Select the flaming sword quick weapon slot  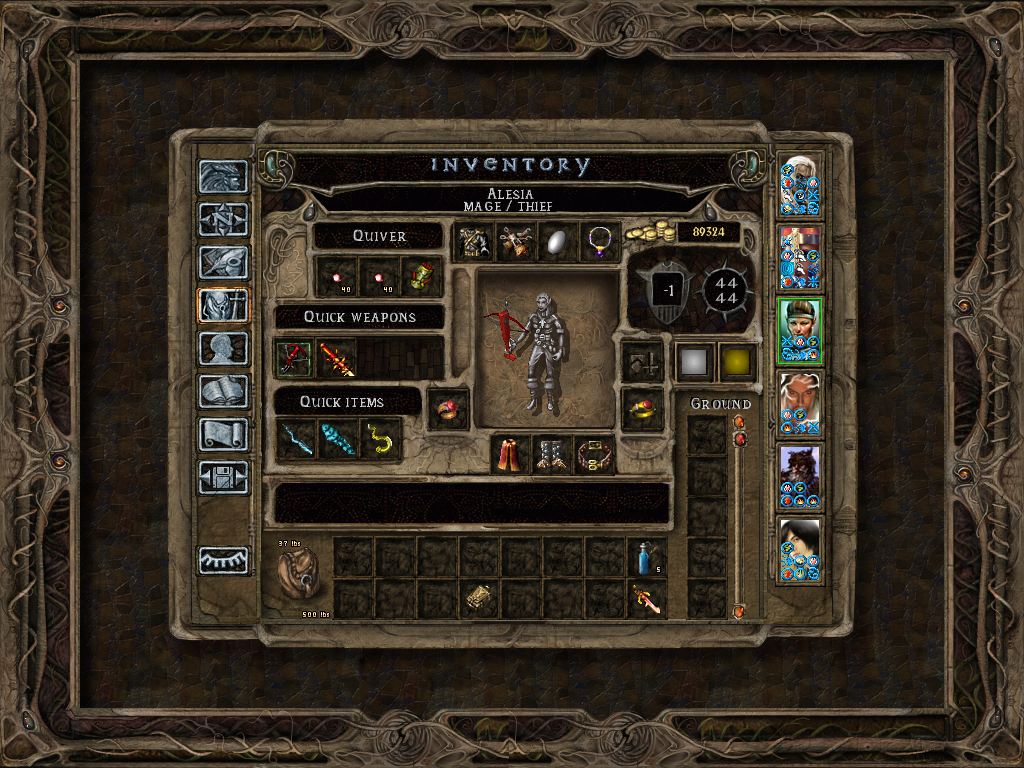click(337, 357)
